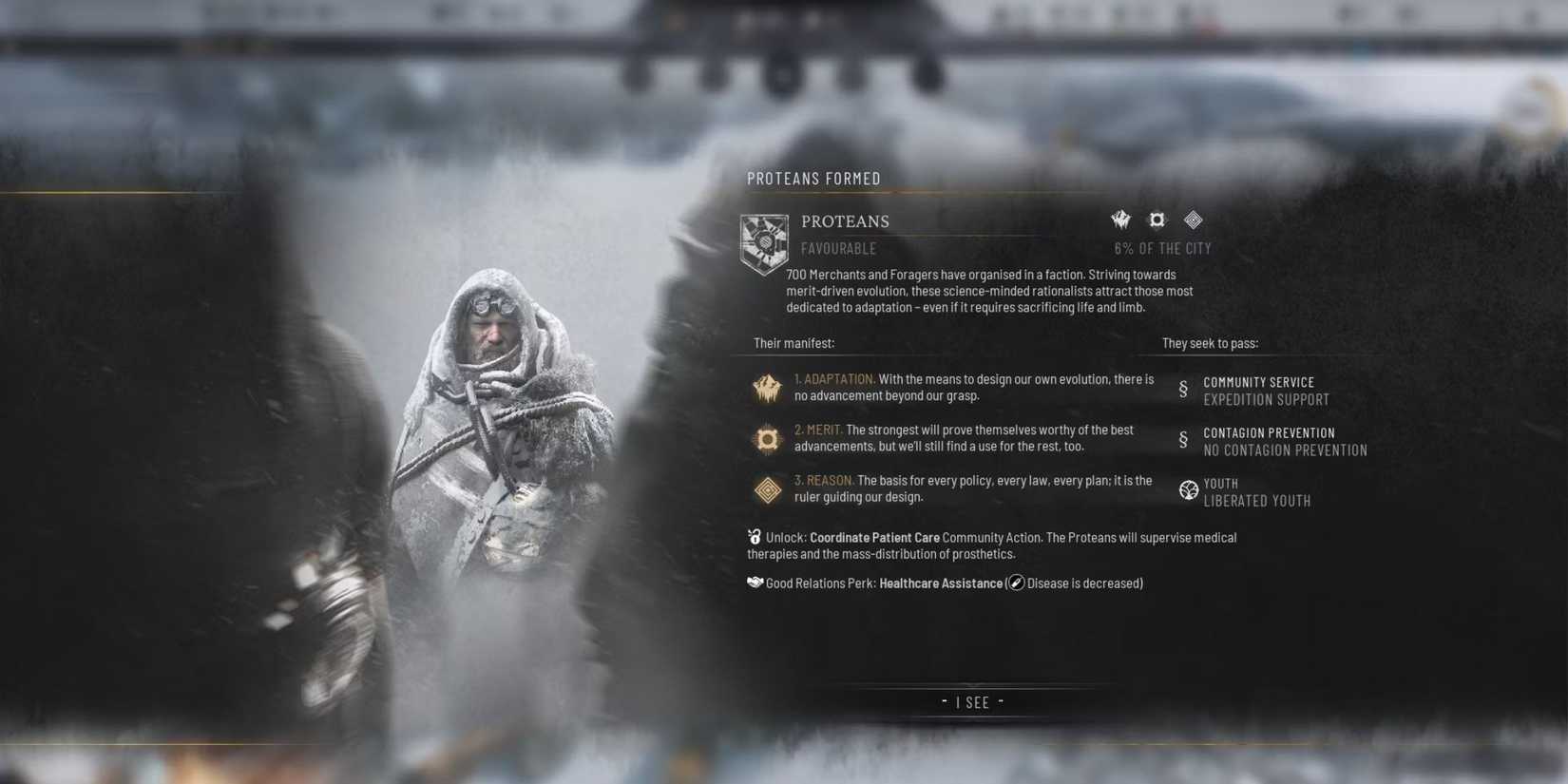
Task: Click the Disease decreased circle icon
Action: 1016,583
